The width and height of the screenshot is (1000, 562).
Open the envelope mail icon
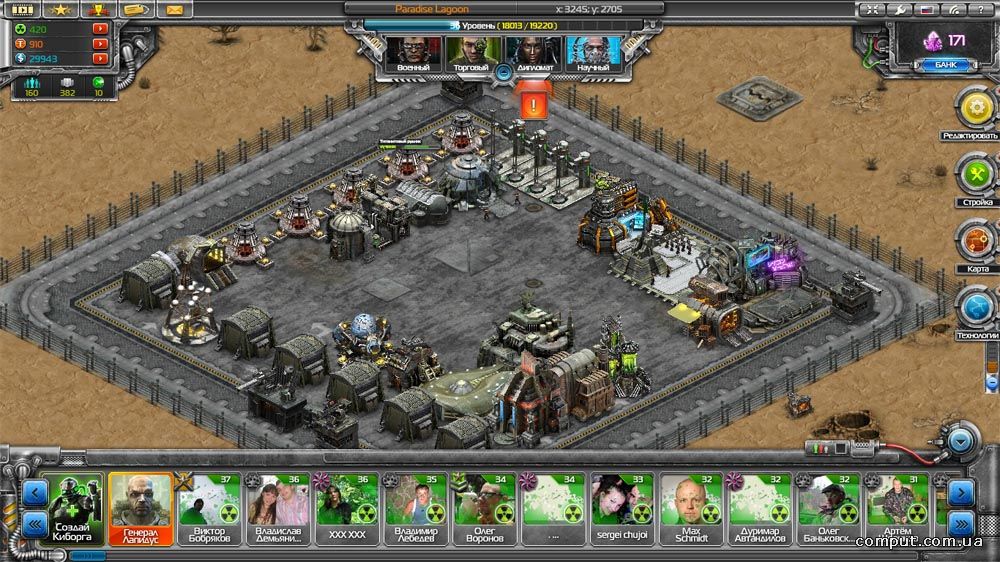point(175,10)
